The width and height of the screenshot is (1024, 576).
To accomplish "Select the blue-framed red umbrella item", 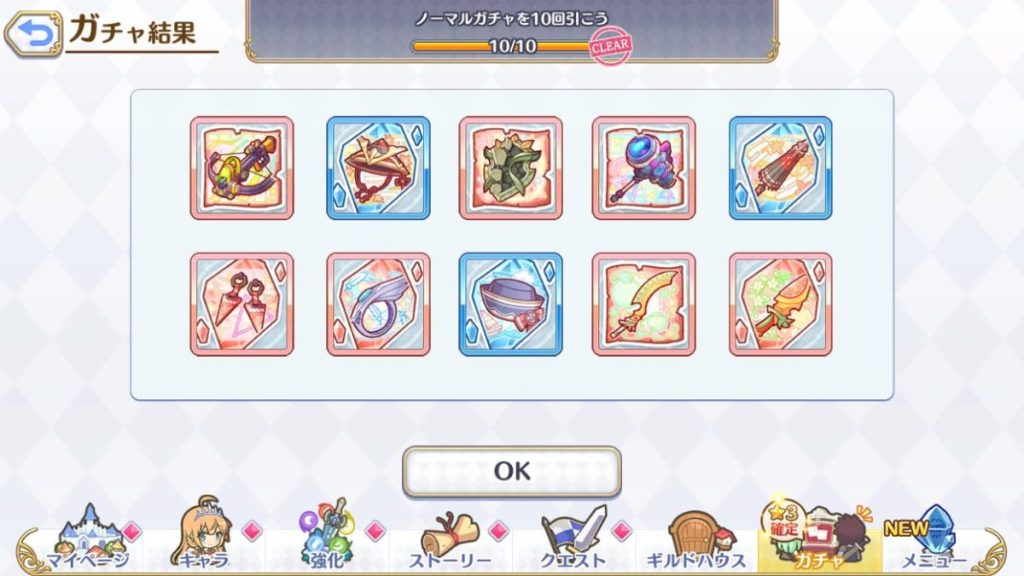I will (x=780, y=168).
